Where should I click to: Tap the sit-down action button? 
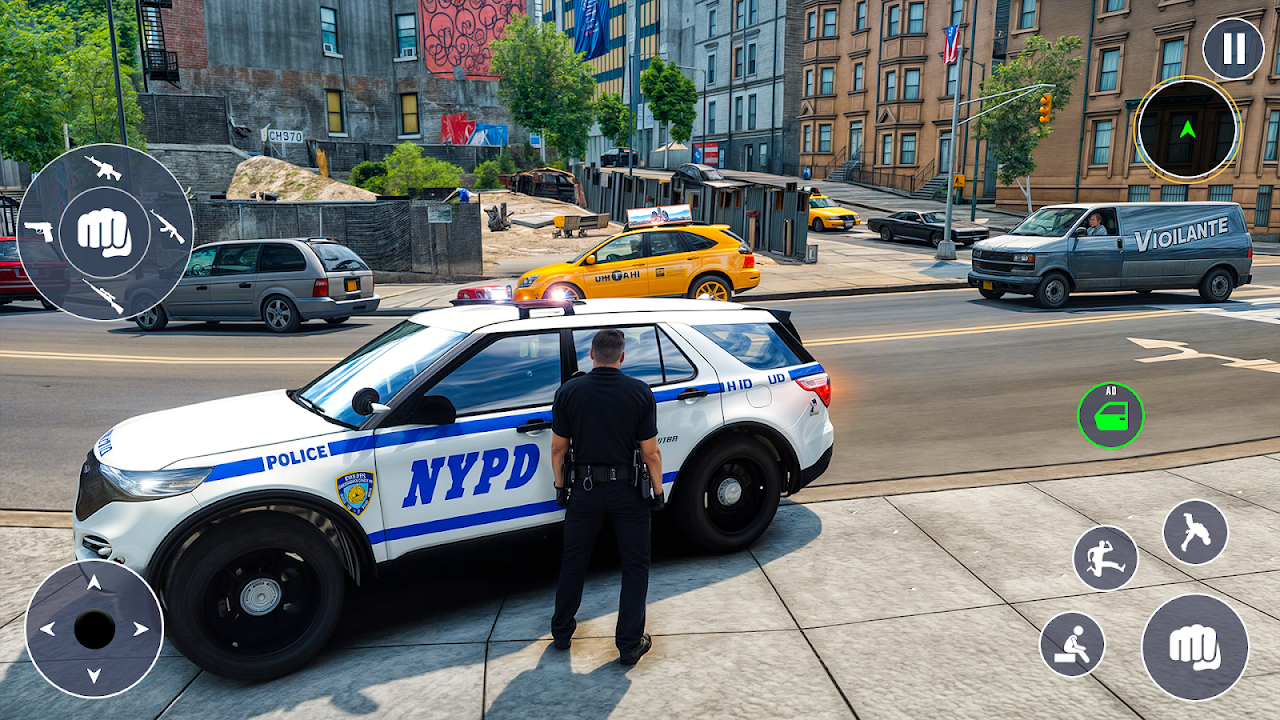(x=1072, y=644)
